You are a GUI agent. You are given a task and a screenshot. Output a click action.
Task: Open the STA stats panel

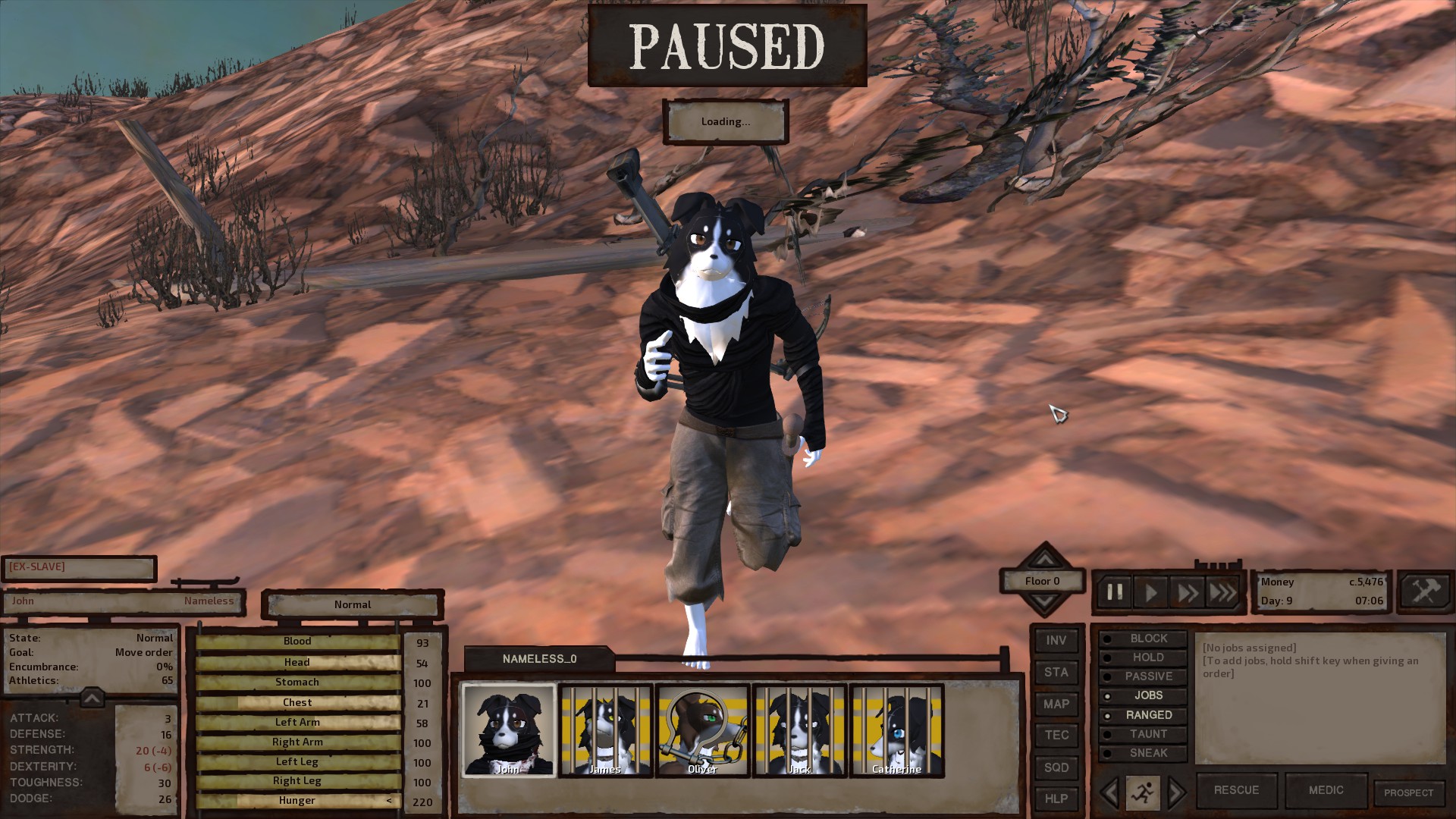1056,673
